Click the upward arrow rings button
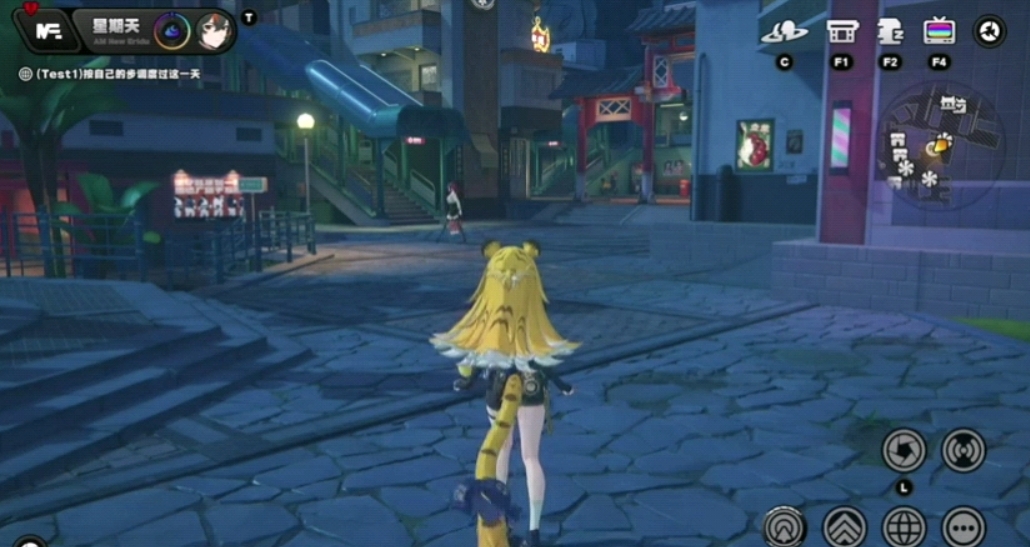Image resolution: width=1030 pixels, height=547 pixels. coord(785,526)
